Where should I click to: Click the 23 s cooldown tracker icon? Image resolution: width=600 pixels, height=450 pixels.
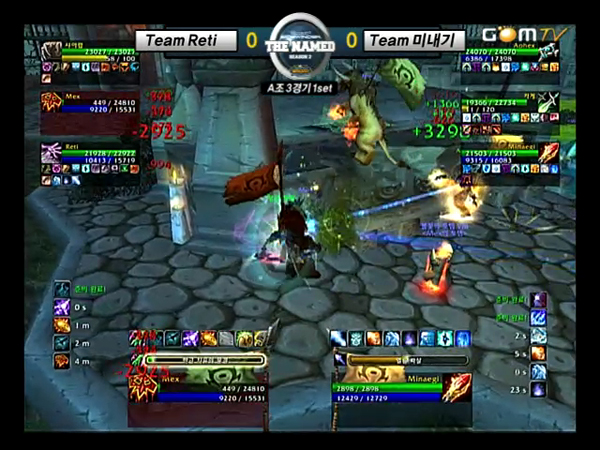tap(538, 388)
